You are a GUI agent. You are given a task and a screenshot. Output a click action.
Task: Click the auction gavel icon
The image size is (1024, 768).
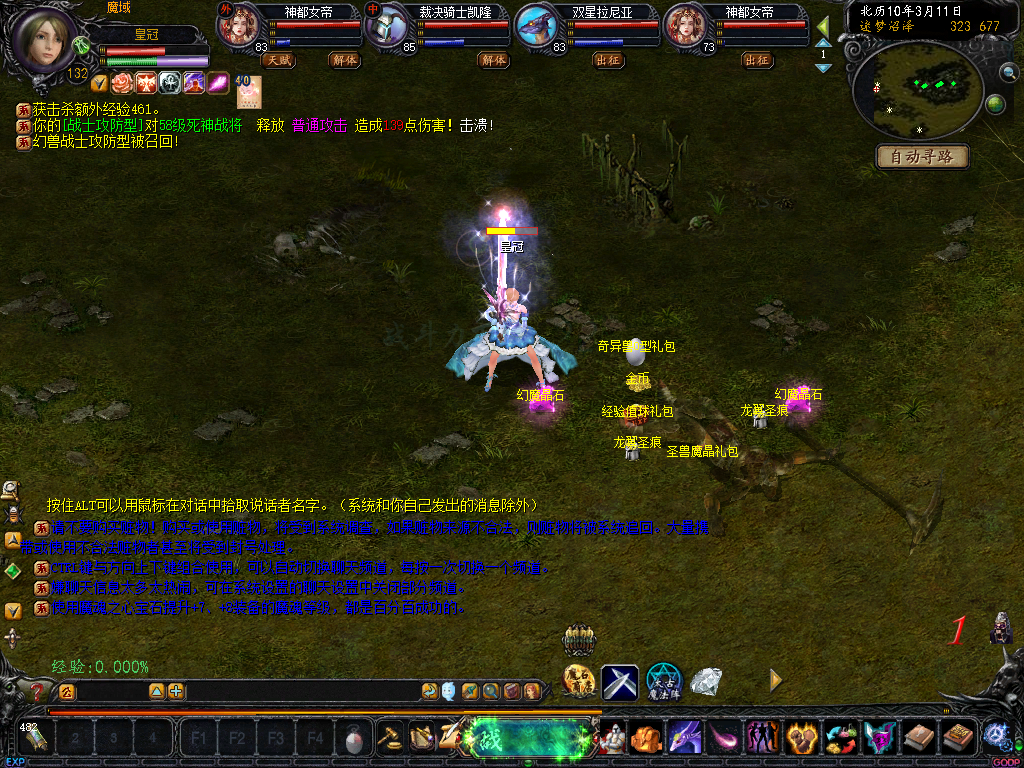[x=390, y=736]
